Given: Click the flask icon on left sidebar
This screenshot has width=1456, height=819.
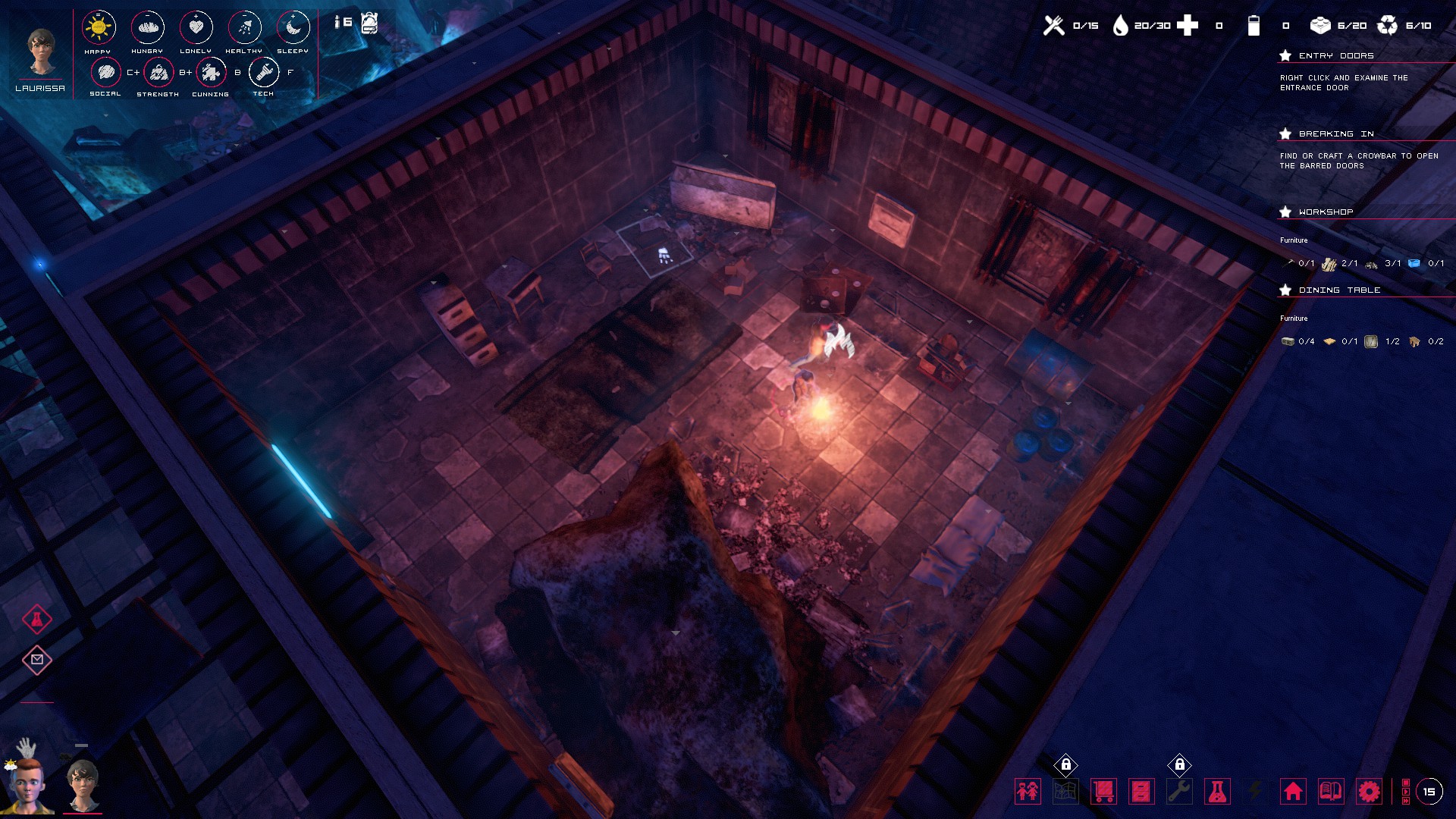Looking at the screenshot, I should (36, 618).
